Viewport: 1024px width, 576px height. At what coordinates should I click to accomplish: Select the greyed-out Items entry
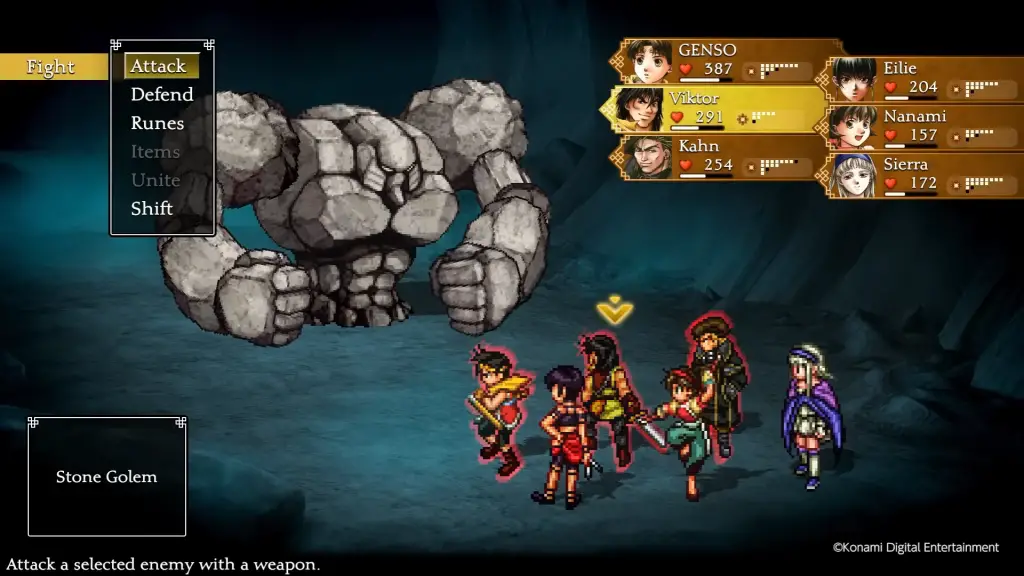pyautogui.click(x=155, y=152)
